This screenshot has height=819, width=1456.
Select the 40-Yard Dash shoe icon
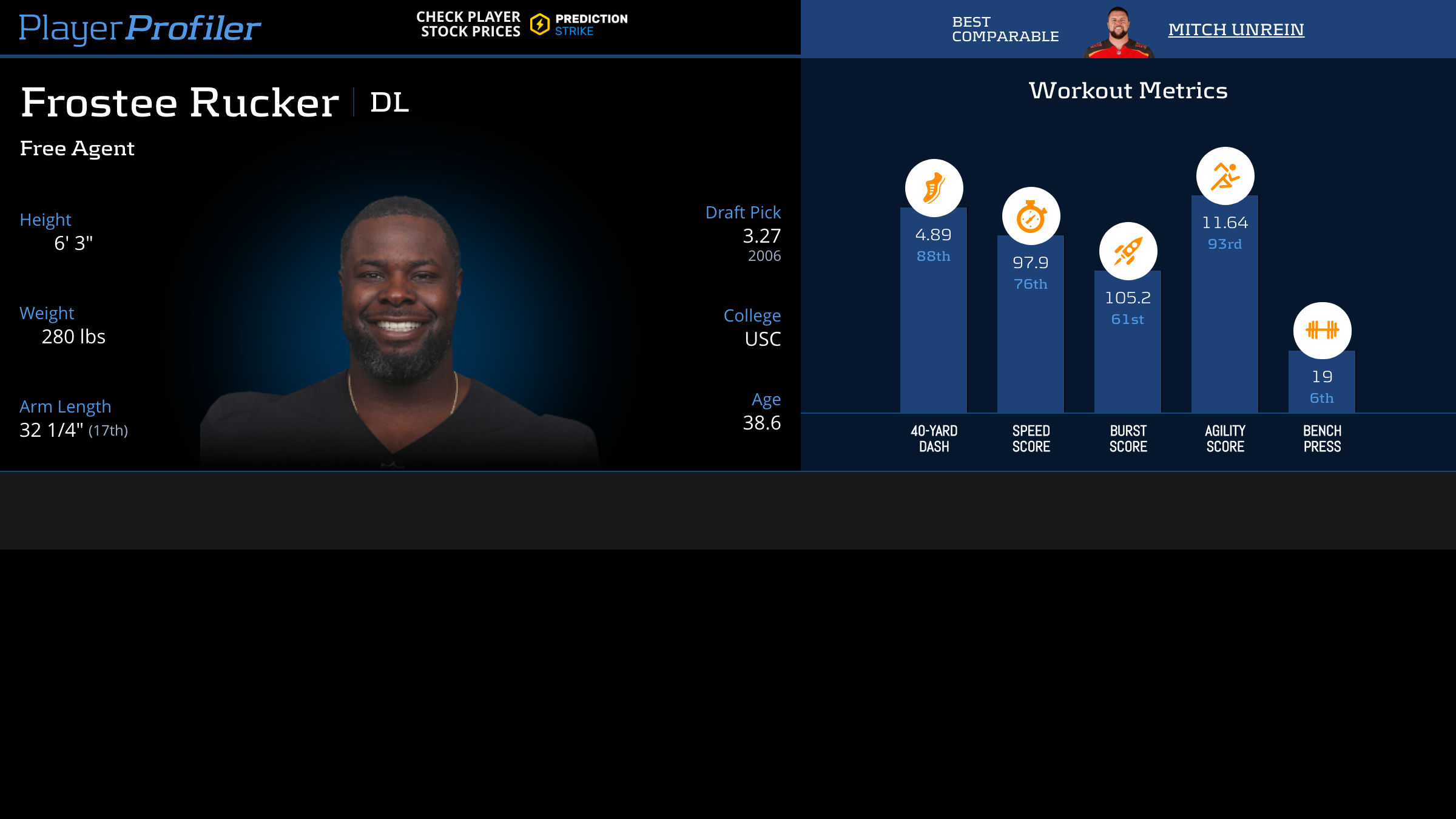tap(934, 188)
